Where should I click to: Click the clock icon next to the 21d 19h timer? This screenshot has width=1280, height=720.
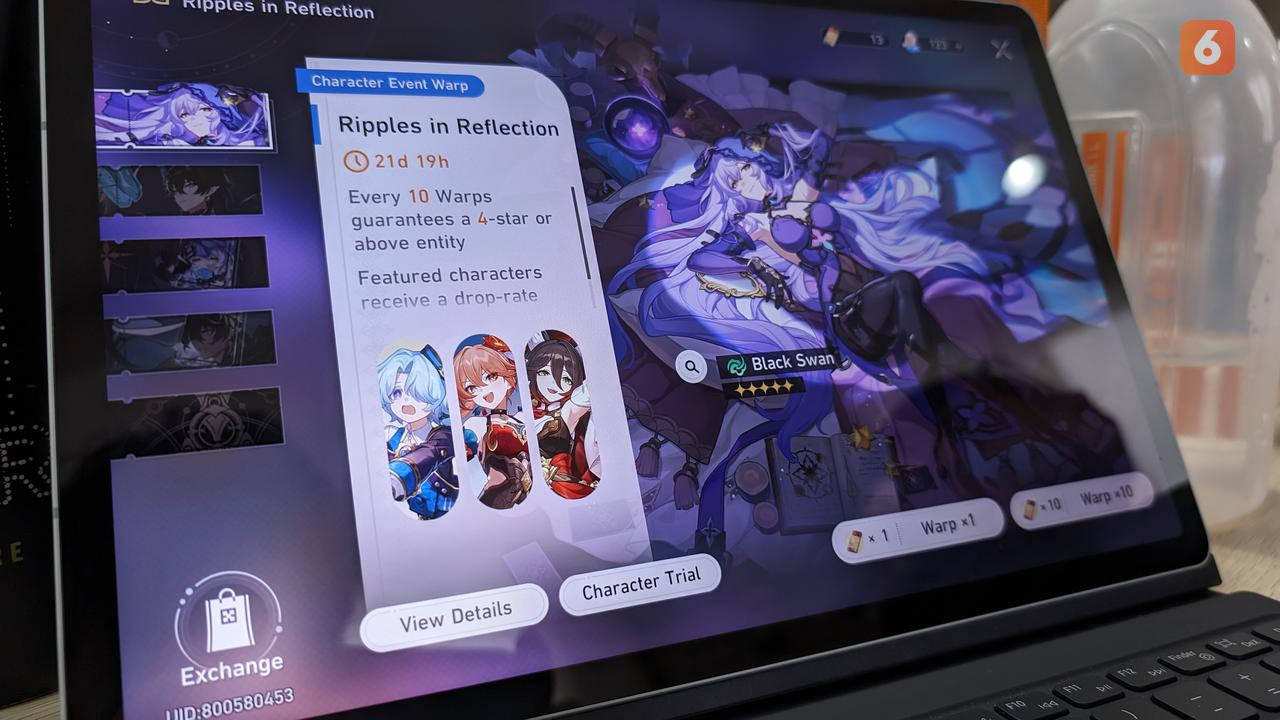[357, 161]
